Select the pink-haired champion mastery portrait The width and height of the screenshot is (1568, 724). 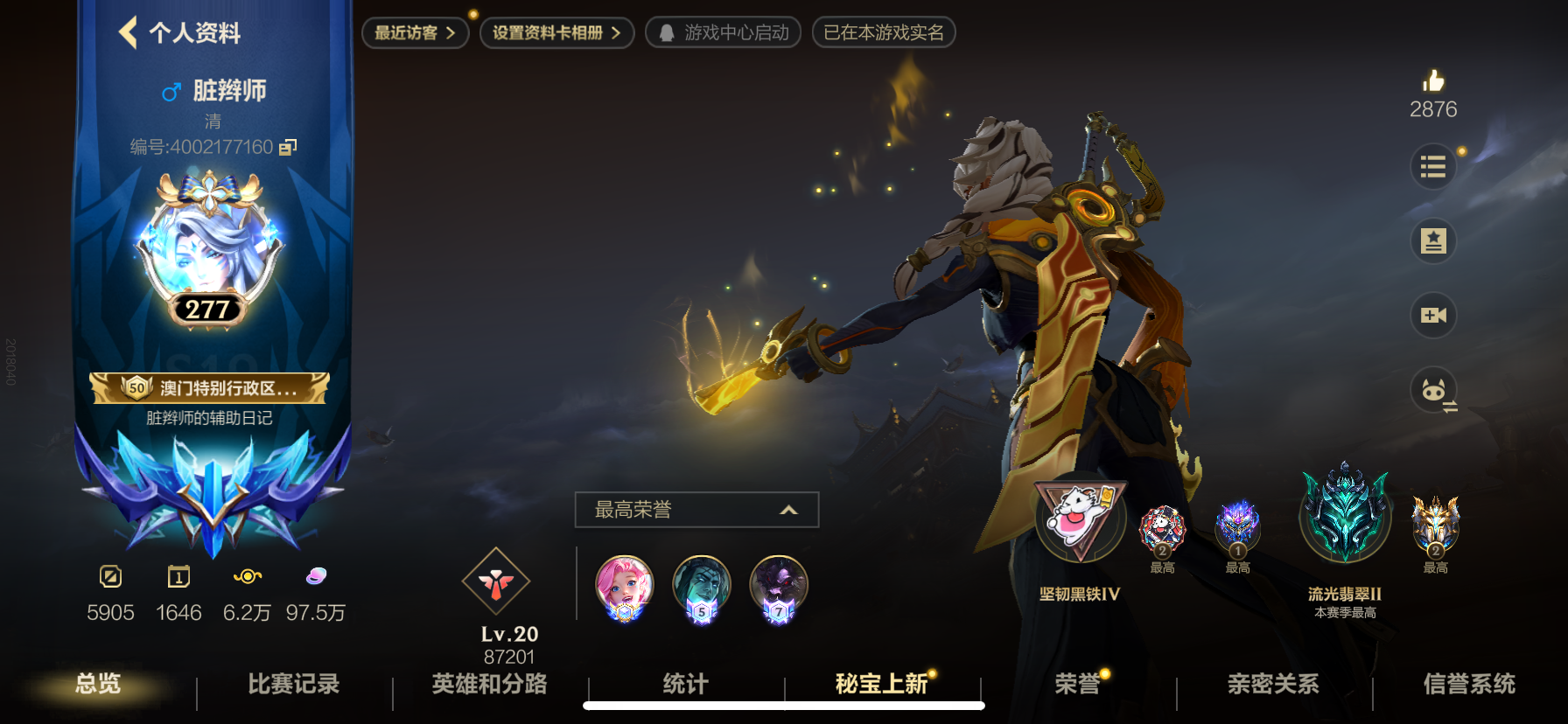tap(624, 586)
